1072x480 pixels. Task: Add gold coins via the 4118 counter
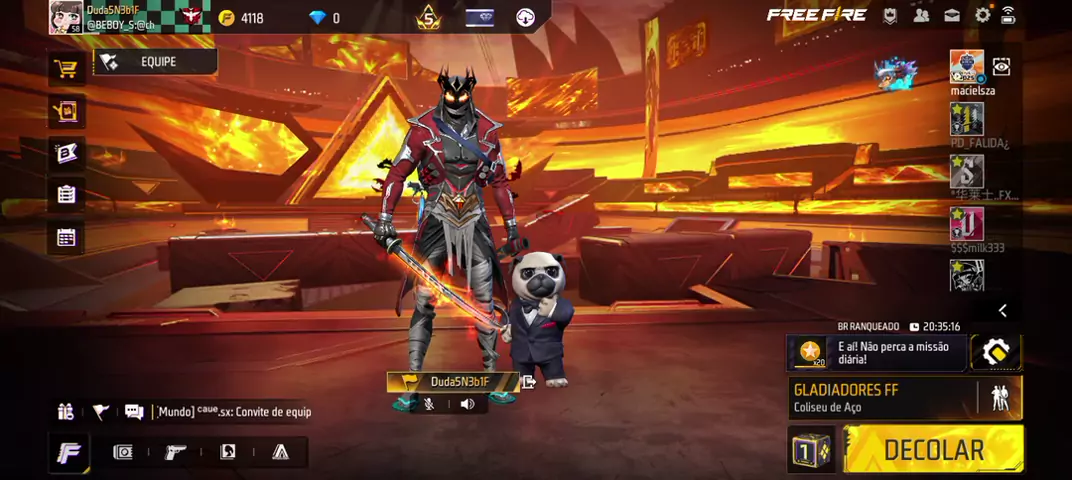pos(240,18)
